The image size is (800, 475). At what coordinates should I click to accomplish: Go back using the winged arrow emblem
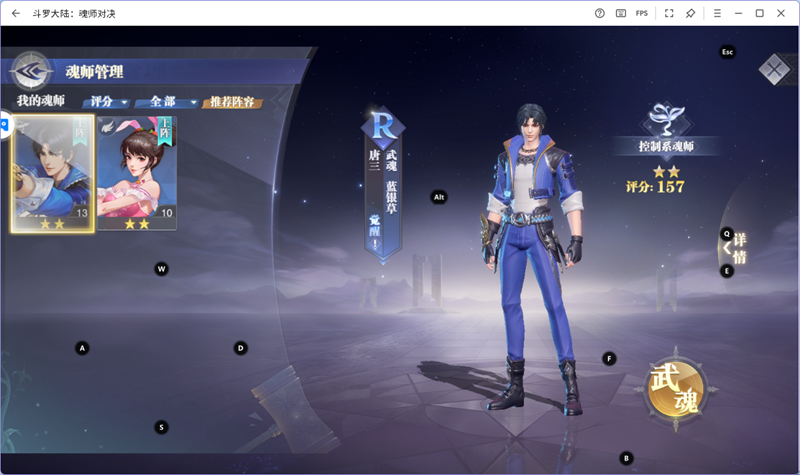pos(32,70)
